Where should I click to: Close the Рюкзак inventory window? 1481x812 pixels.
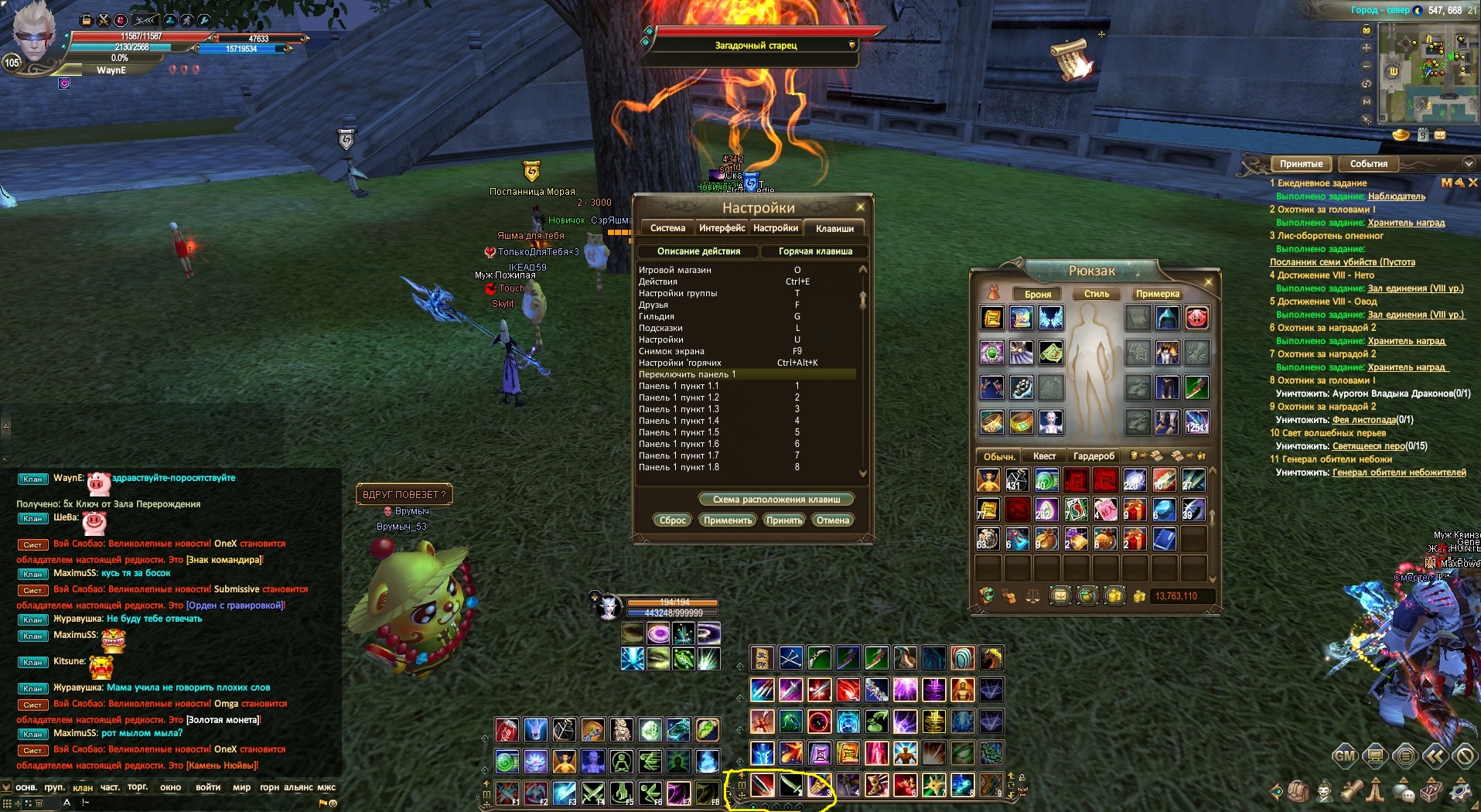tap(1208, 281)
